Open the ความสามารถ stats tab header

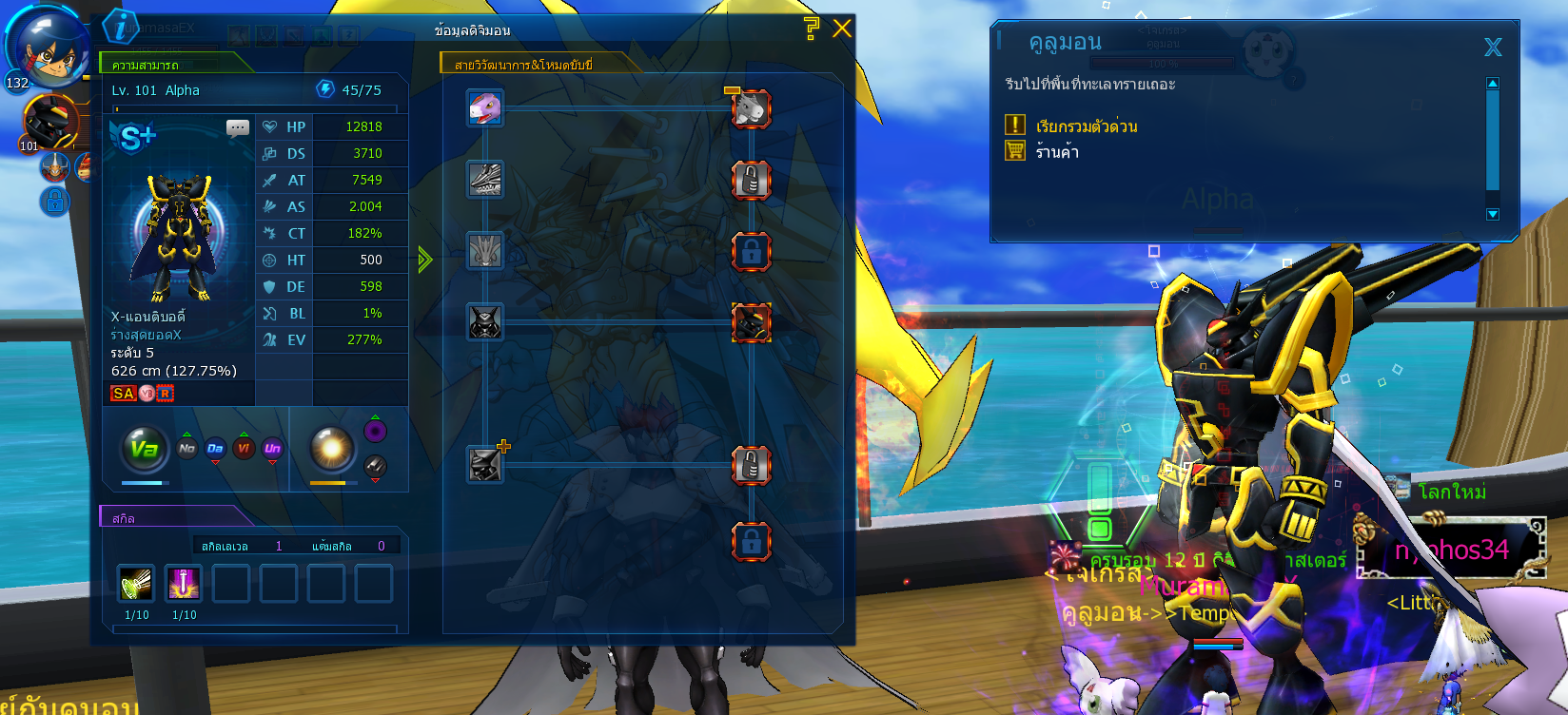pyautogui.click(x=147, y=65)
